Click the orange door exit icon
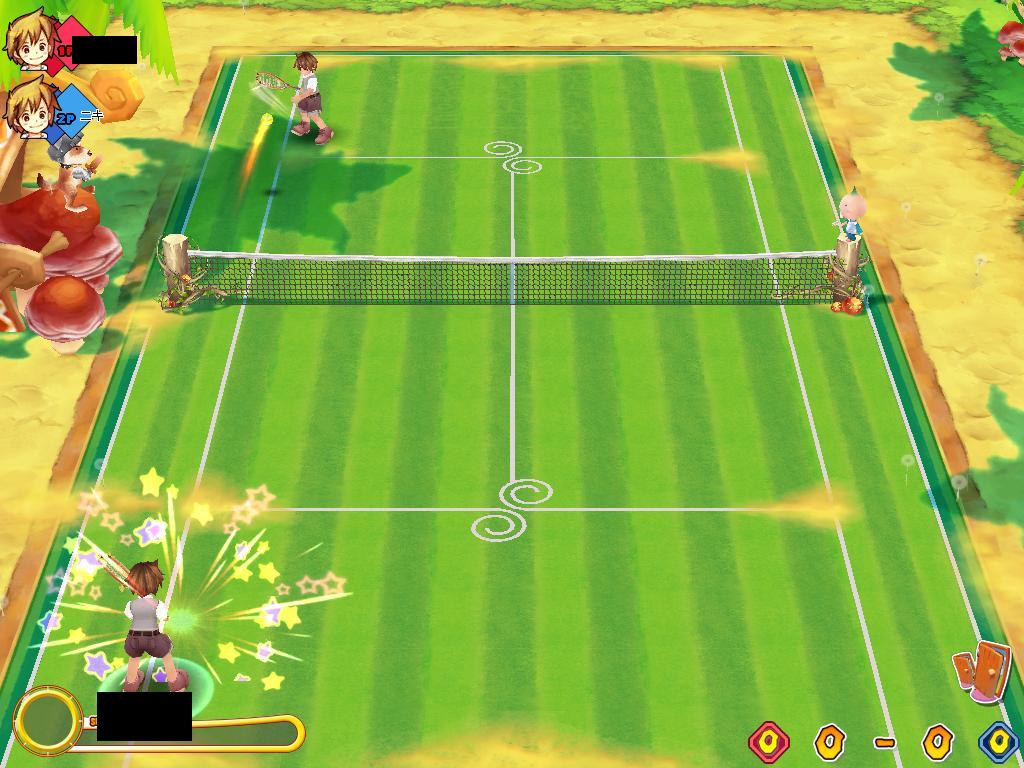The image size is (1024, 768). [x=982, y=670]
